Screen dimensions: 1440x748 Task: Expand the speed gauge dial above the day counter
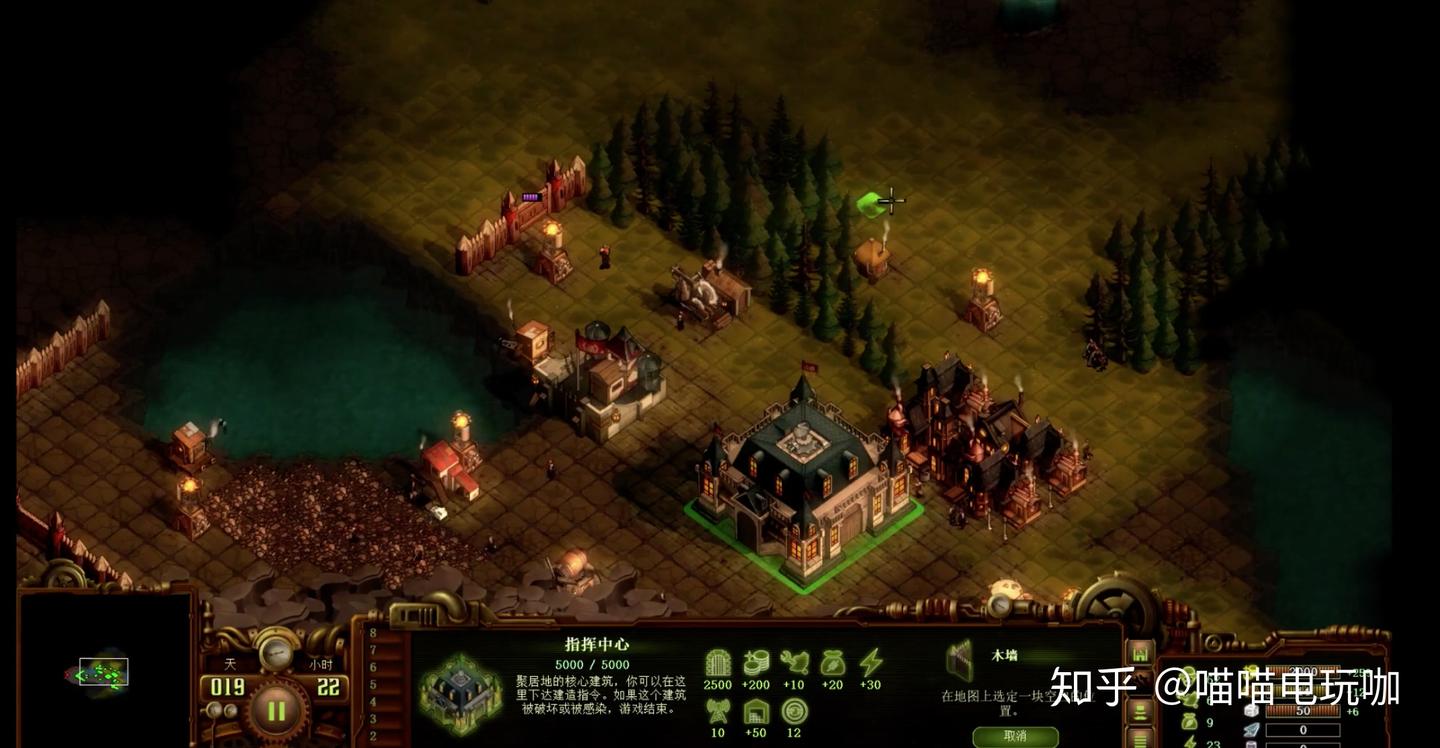276,652
